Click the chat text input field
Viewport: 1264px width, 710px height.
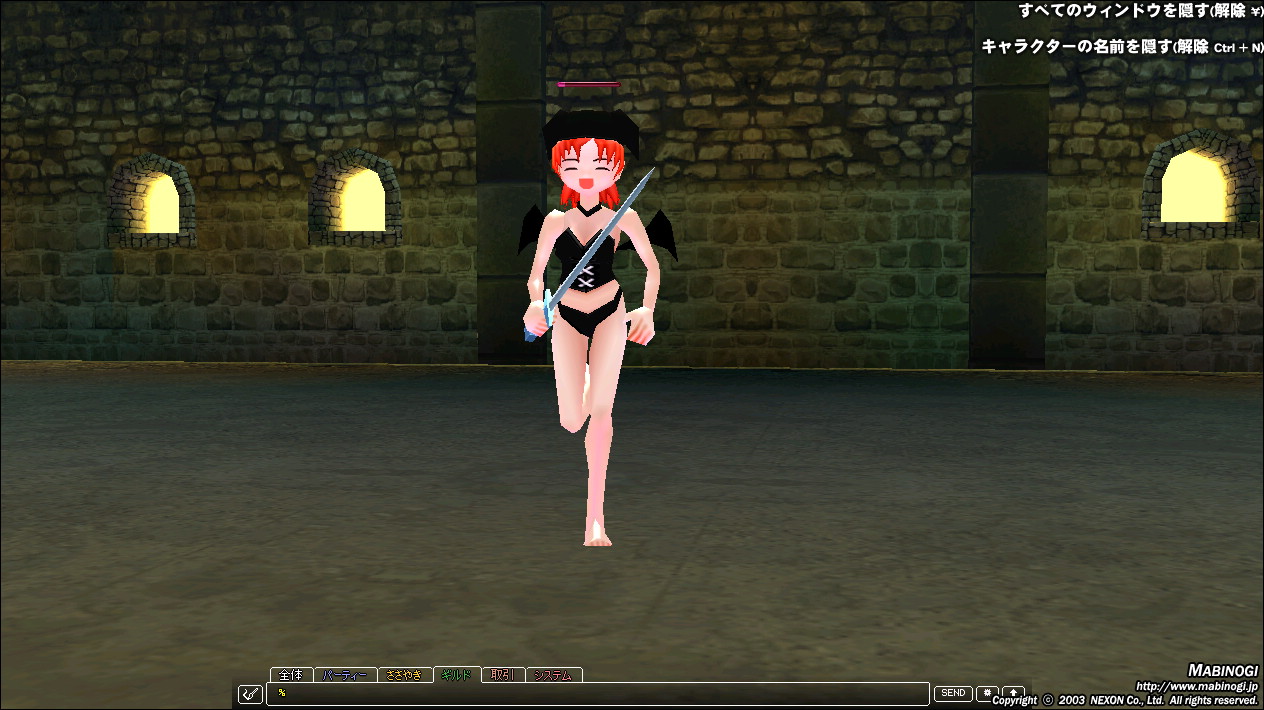pos(600,693)
